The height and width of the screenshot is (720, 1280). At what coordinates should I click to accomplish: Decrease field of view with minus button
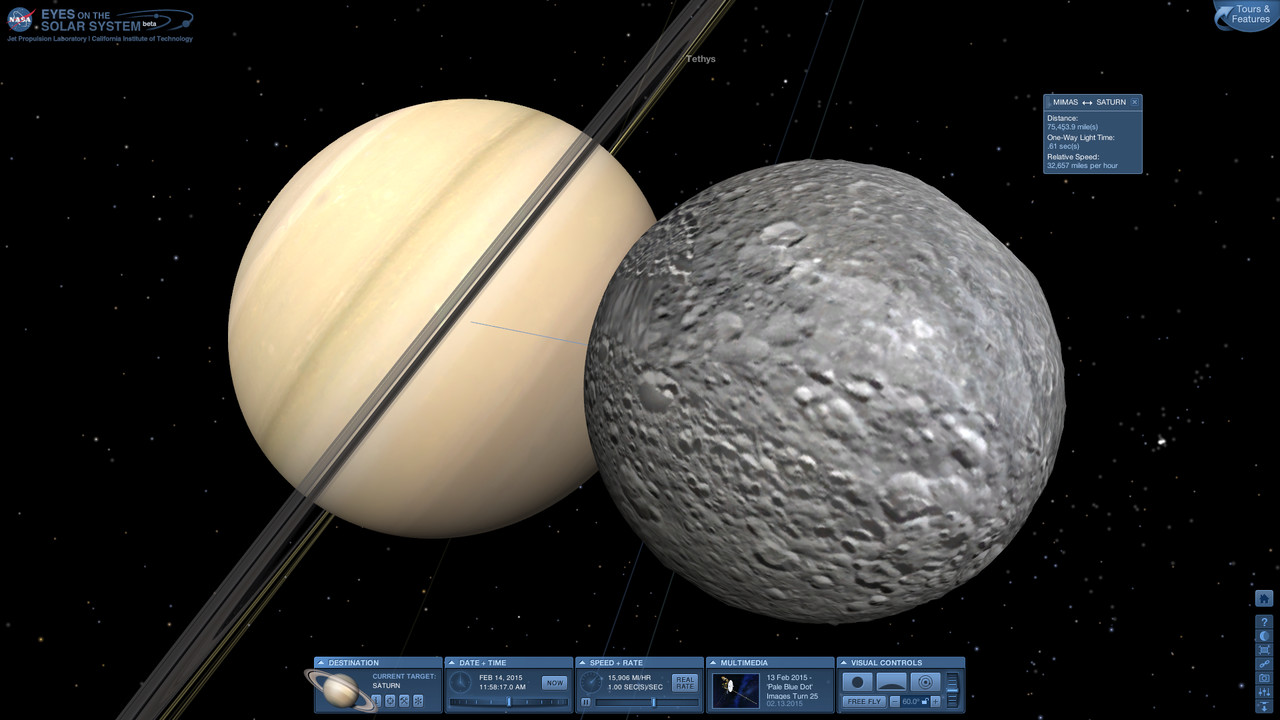894,702
